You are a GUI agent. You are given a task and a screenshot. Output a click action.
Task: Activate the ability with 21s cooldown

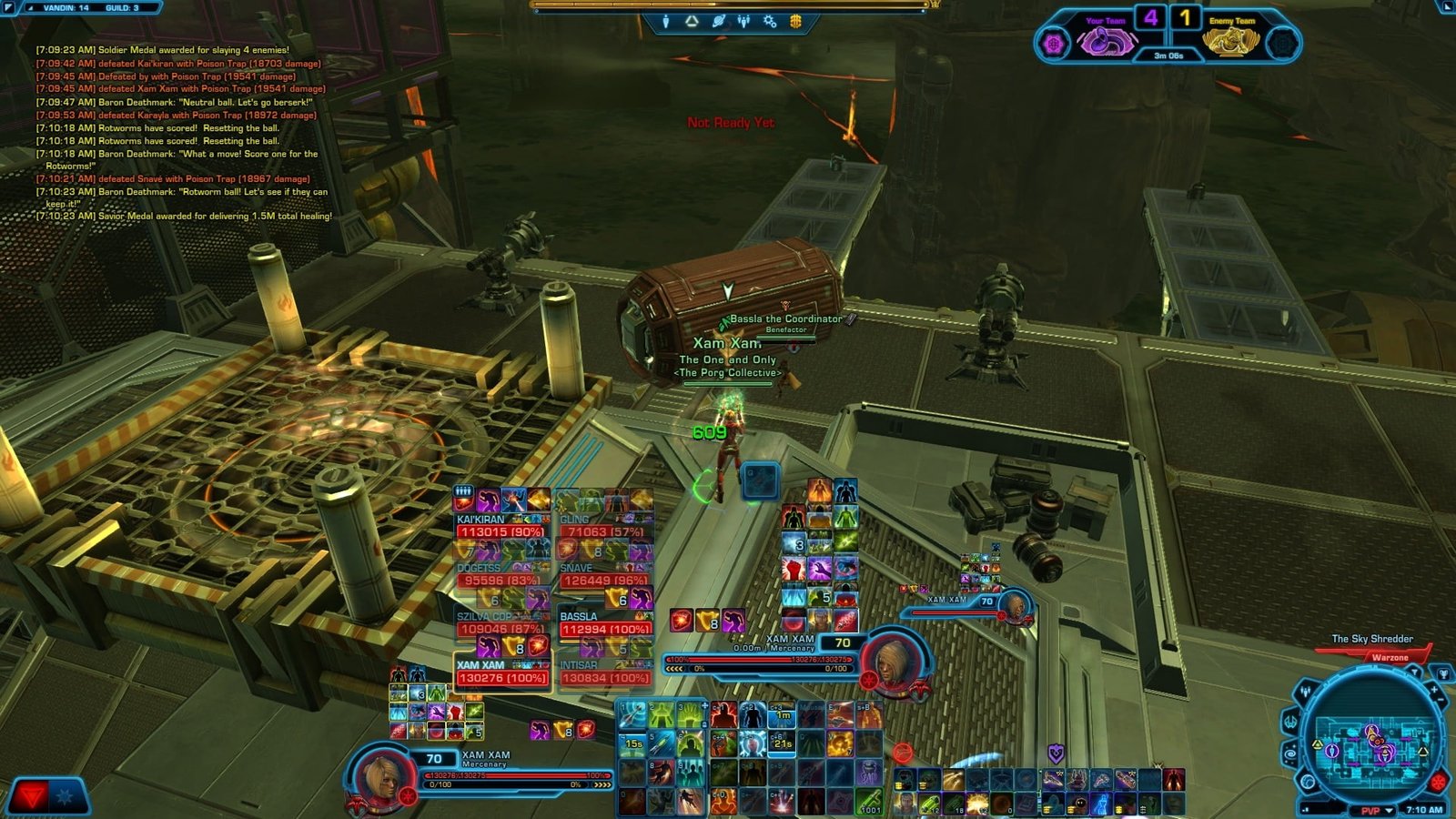782,744
